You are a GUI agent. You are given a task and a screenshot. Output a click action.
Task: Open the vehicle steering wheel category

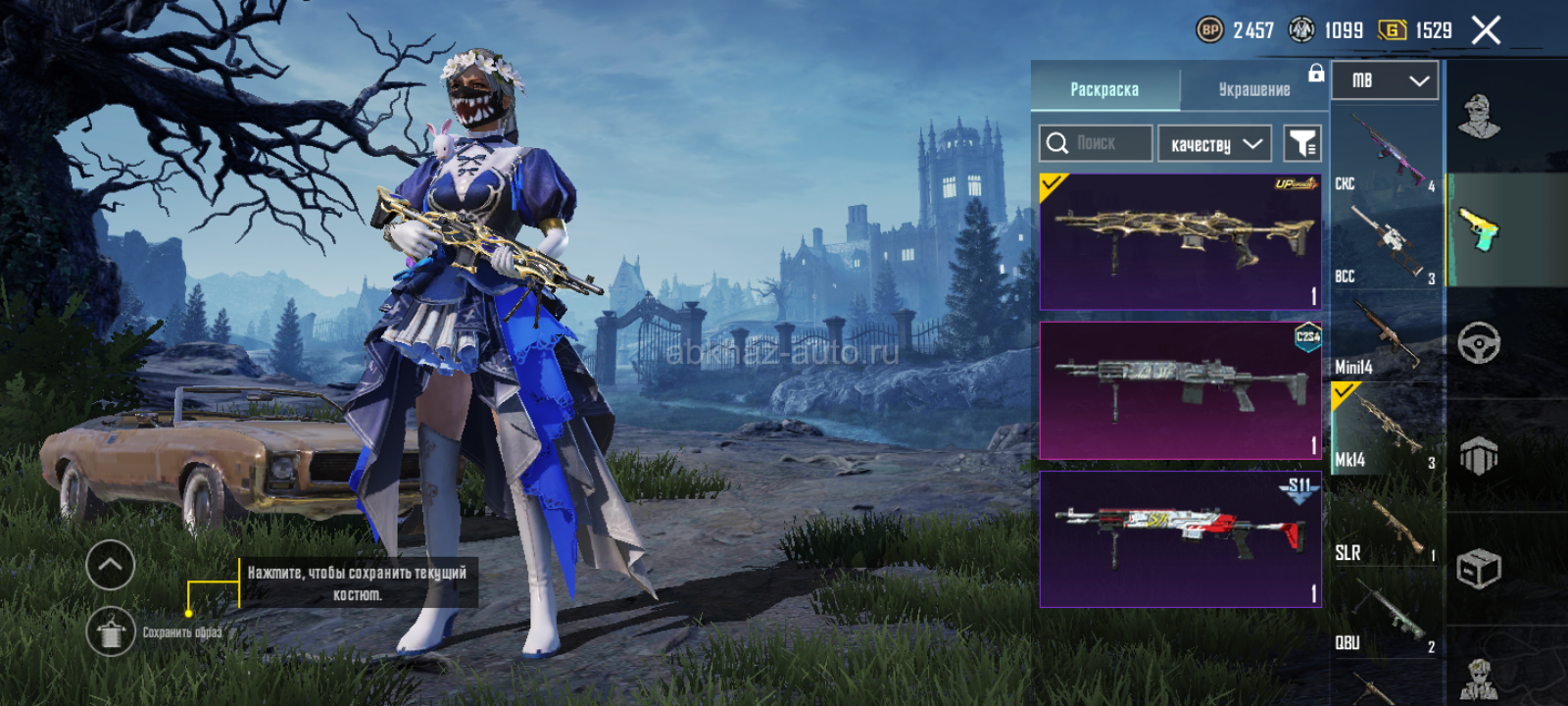click(x=1479, y=342)
